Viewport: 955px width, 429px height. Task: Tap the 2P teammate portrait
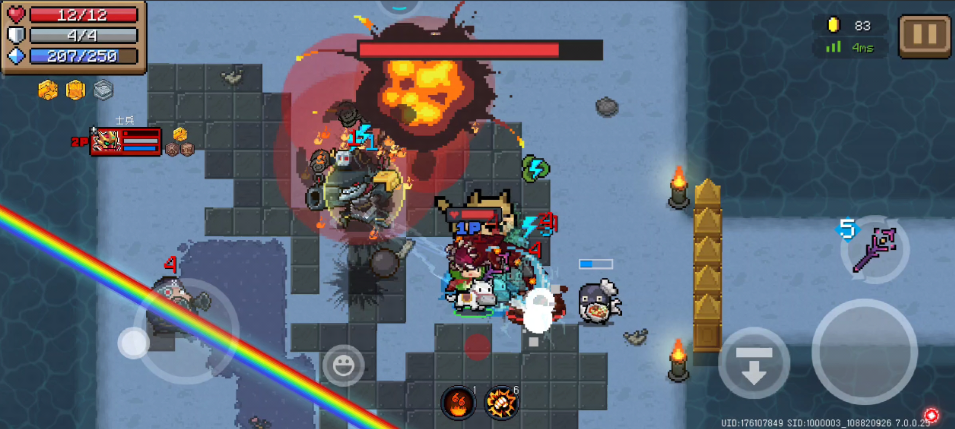pos(106,142)
